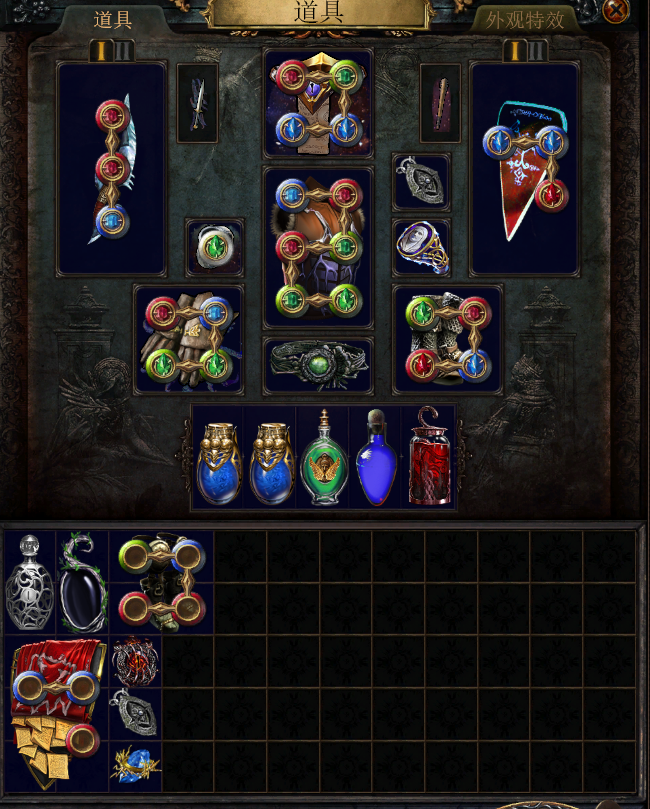Pick the silver ornate flask in the backpack
The image size is (650, 809).
click(30, 583)
